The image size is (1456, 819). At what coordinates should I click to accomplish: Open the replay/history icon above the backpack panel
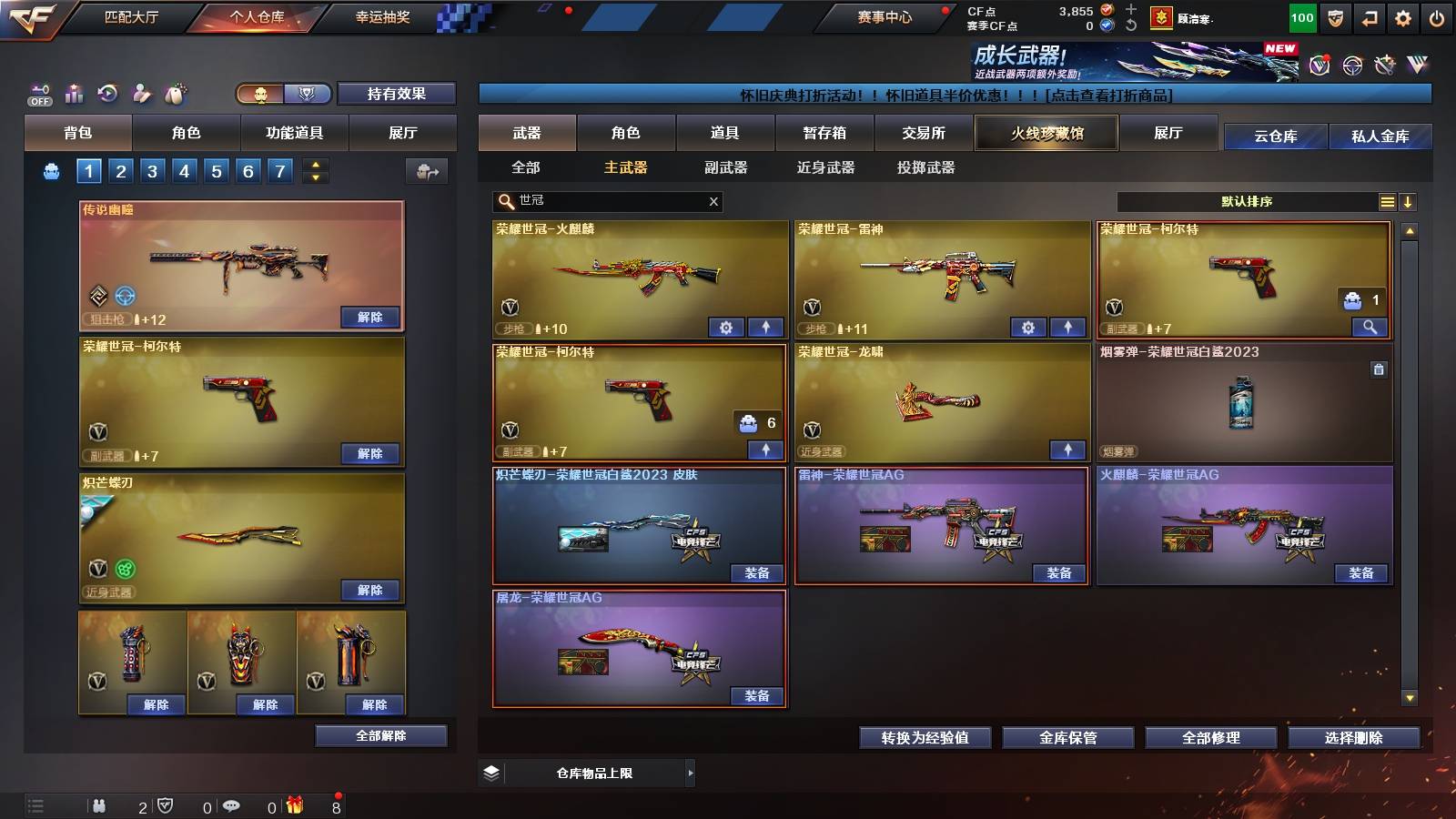[x=107, y=93]
